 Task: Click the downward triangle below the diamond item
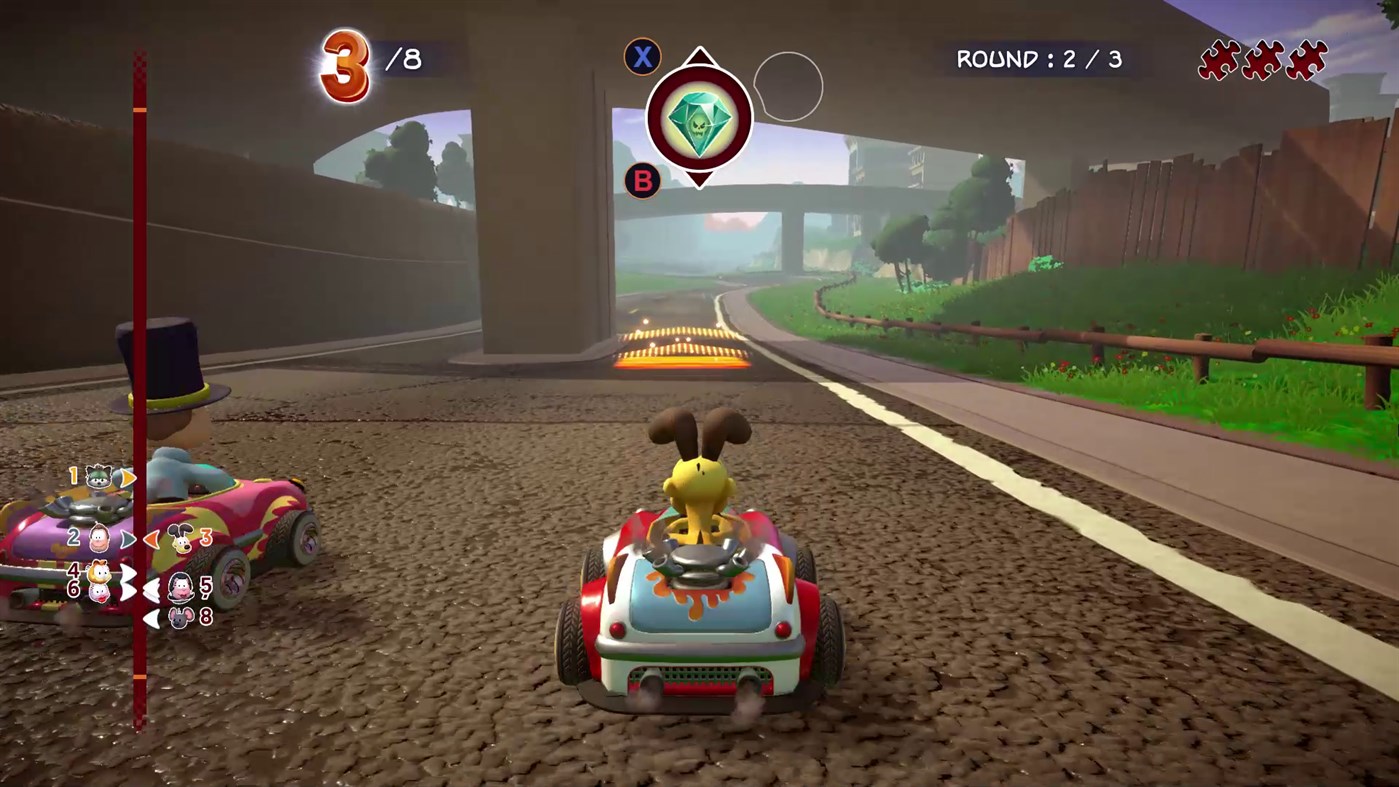pos(699,182)
